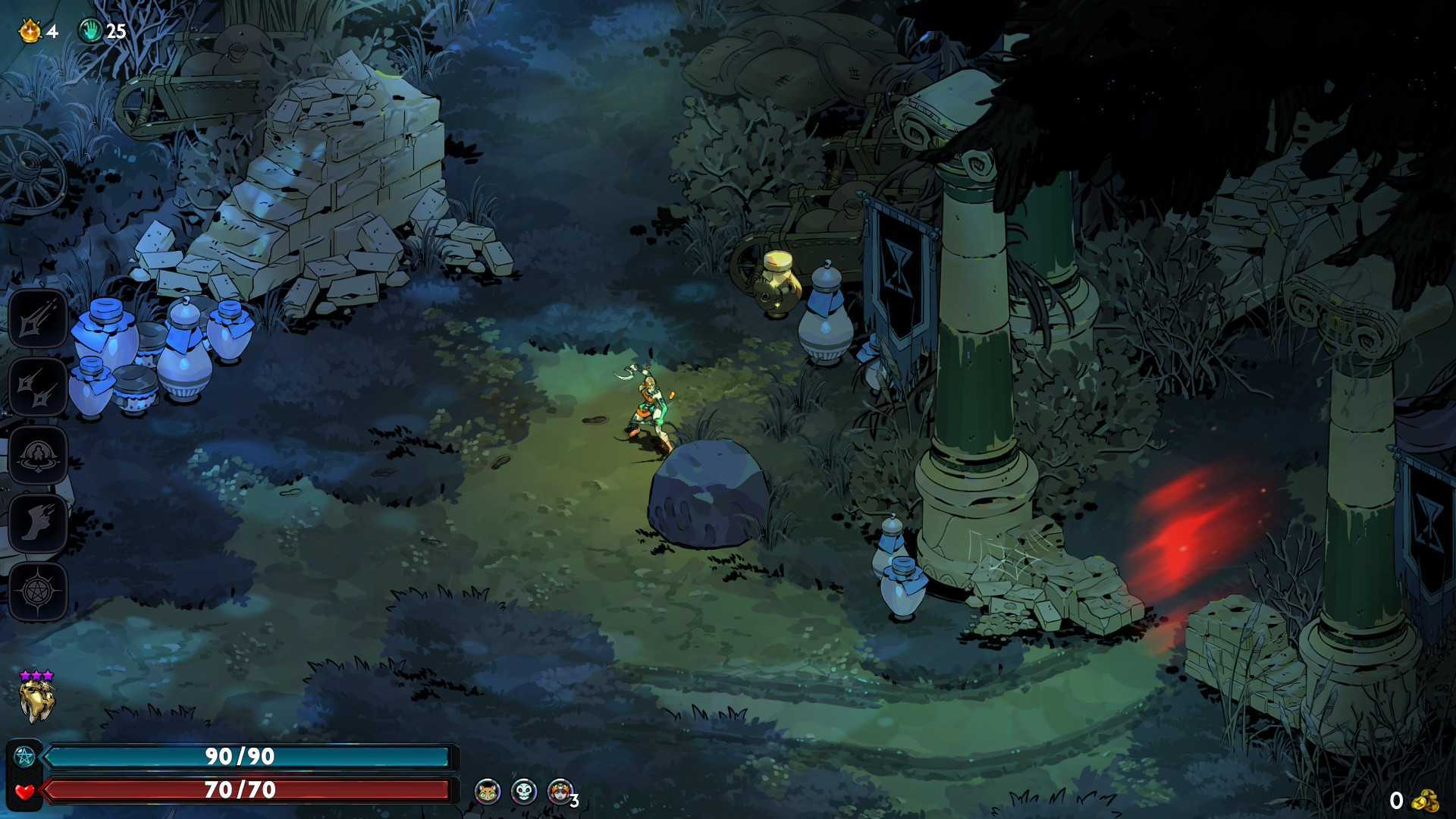Click the golden tooth keepsake icon

click(36, 701)
